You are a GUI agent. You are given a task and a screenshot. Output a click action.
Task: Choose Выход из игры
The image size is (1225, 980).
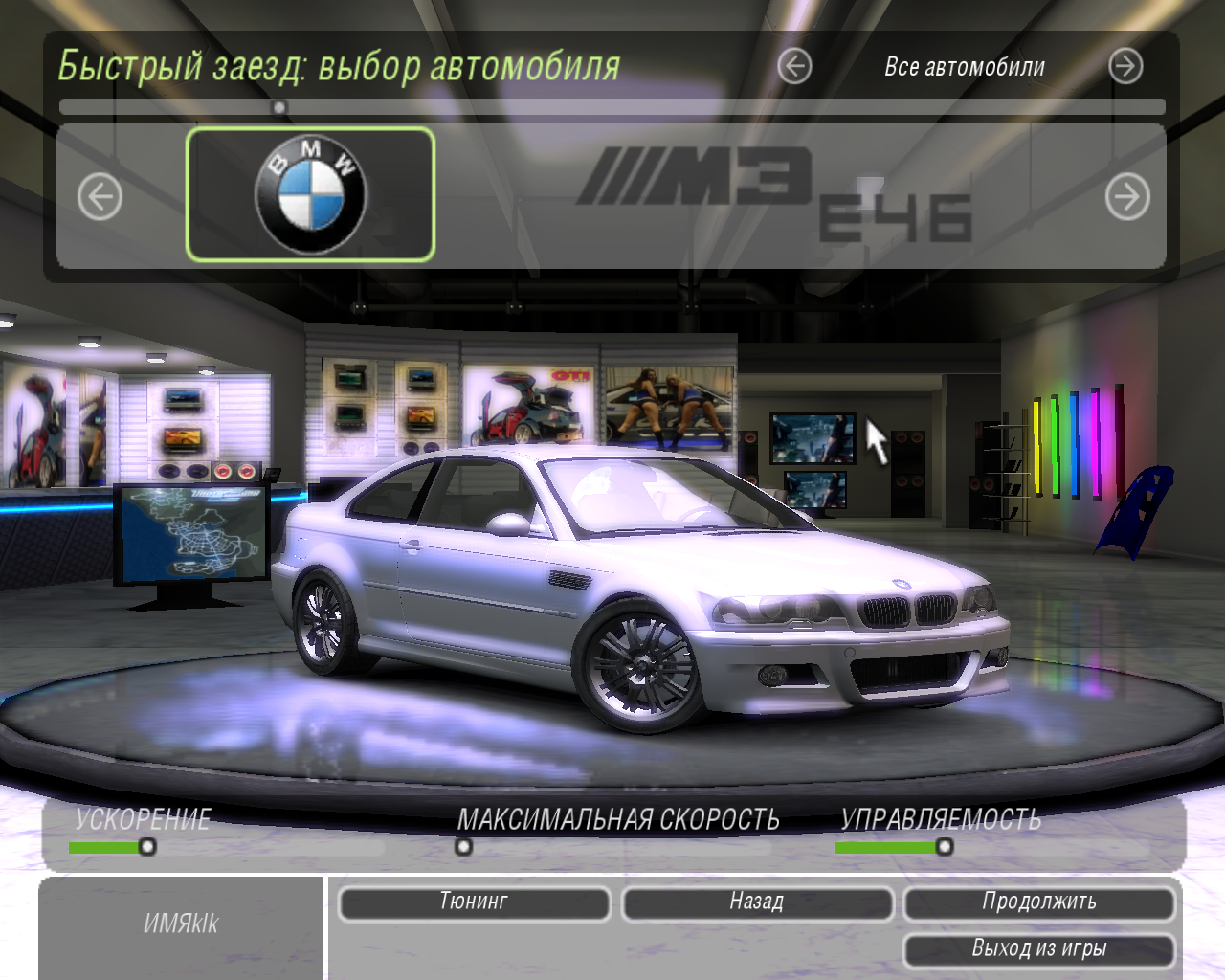pos(1039,949)
